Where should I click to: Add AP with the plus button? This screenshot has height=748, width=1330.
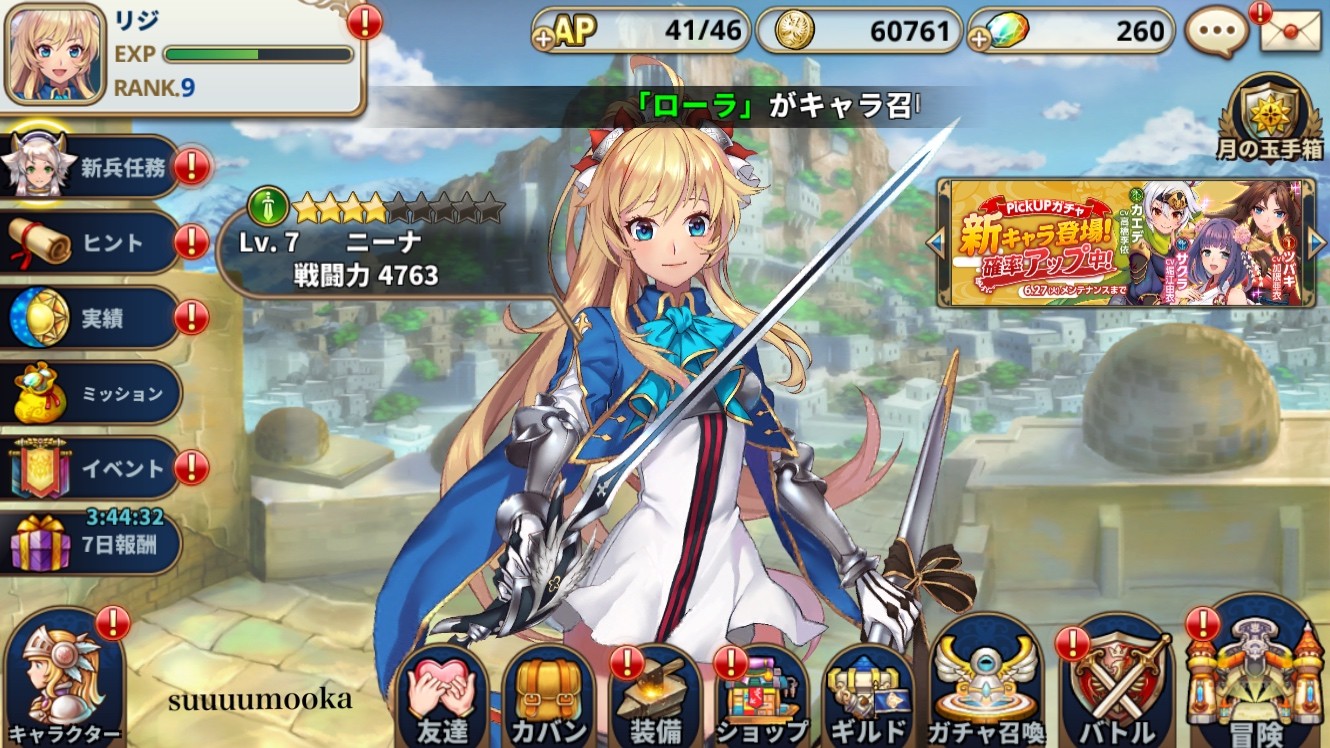[545, 40]
